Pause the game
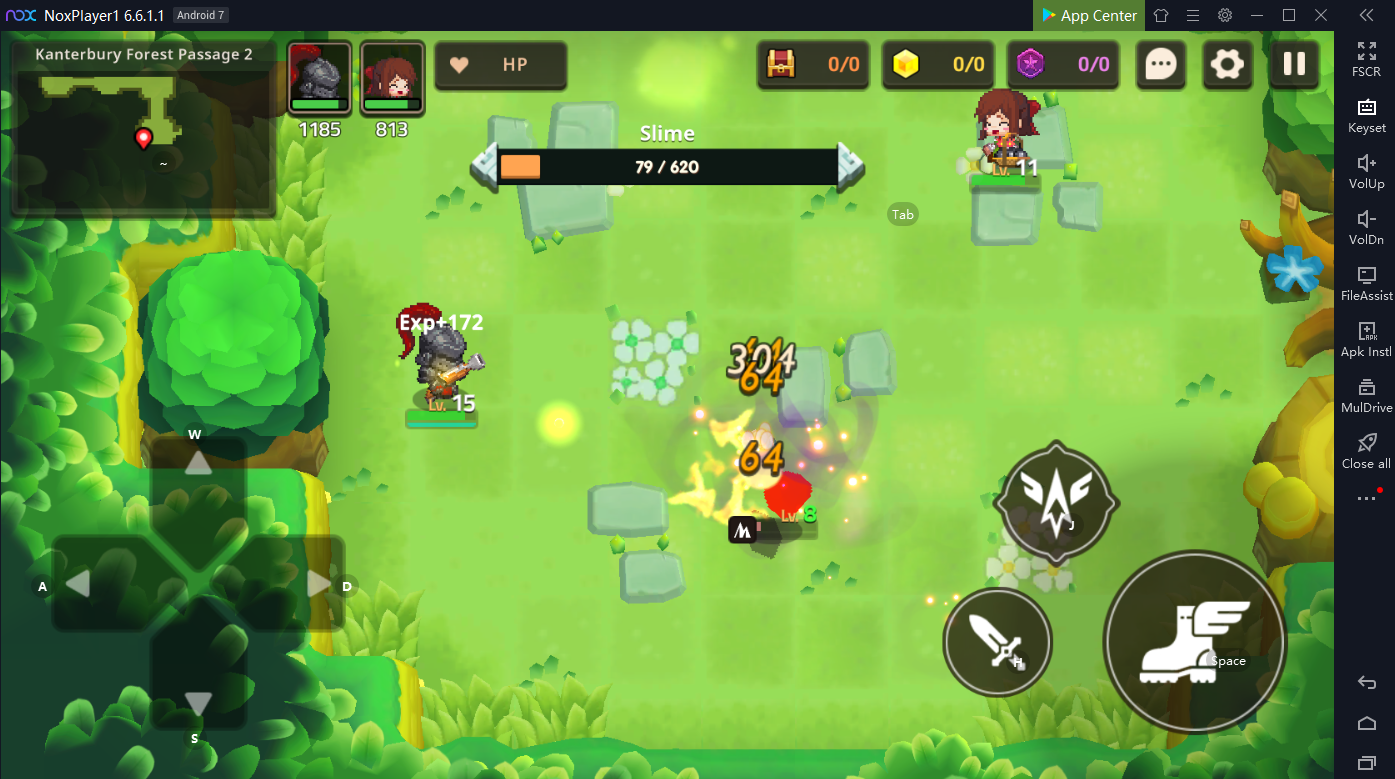The image size is (1395, 779). 1294,65
